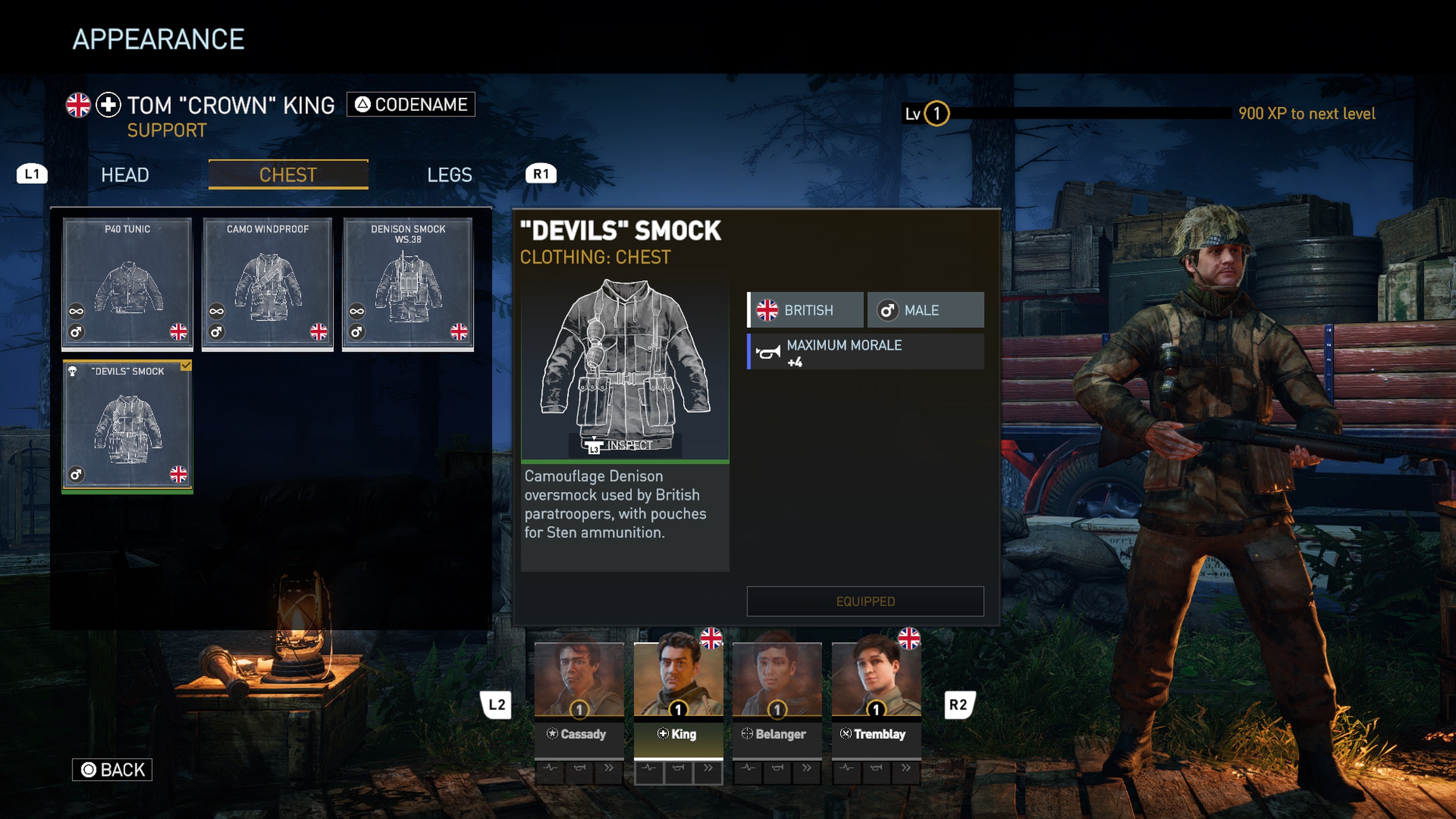1456x819 pixels.
Task: Click King's morale bugle icon
Action: (x=678, y=773)
